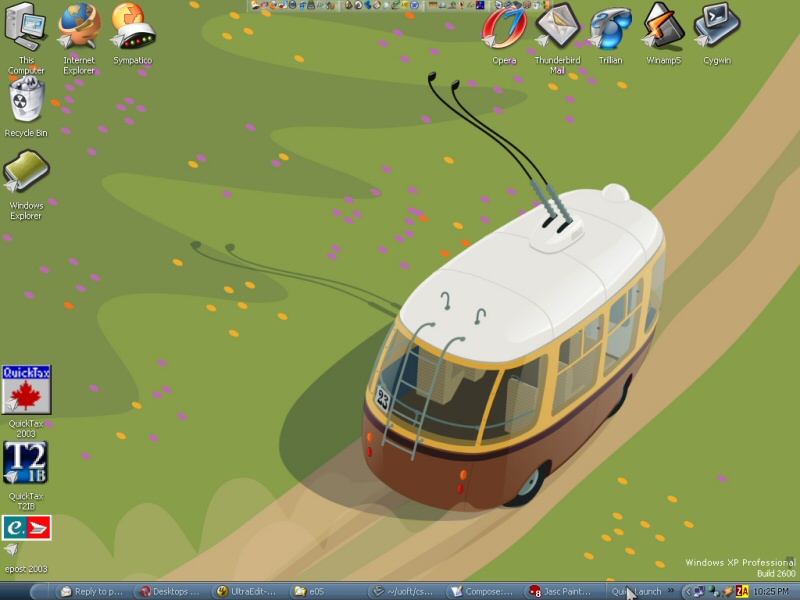Viewport: 800px width, 600px height.
Task: Open the Desktops taskbar window
Action: [x=170, y=591]
